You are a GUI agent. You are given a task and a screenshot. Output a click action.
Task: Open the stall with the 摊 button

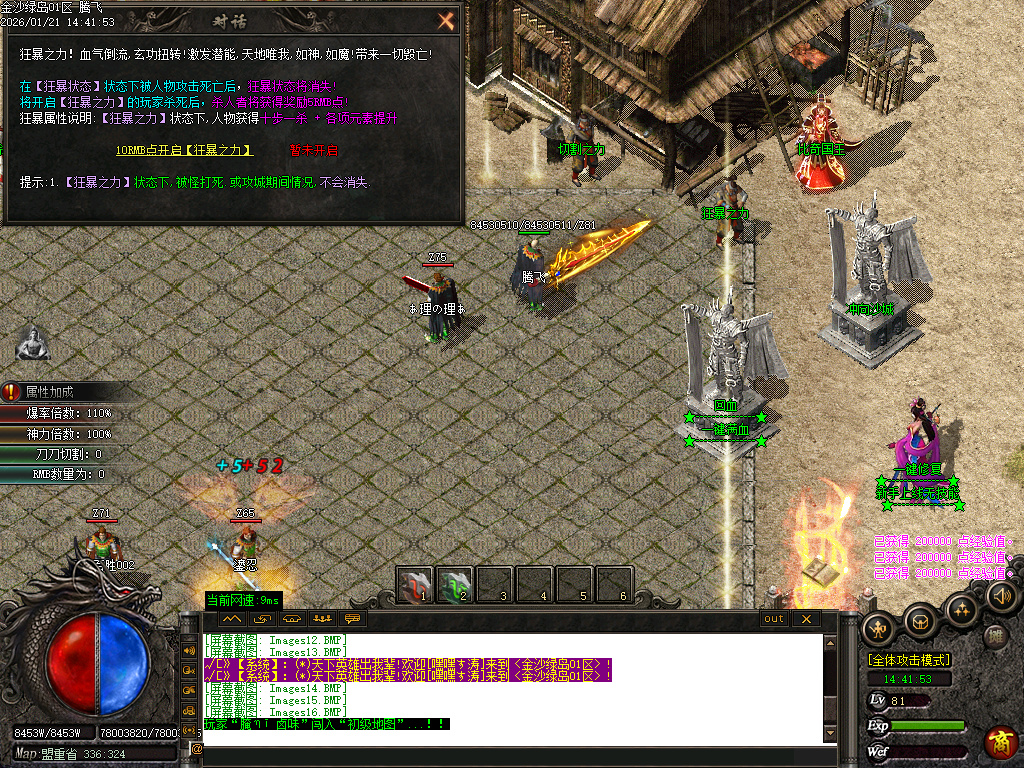995,635
